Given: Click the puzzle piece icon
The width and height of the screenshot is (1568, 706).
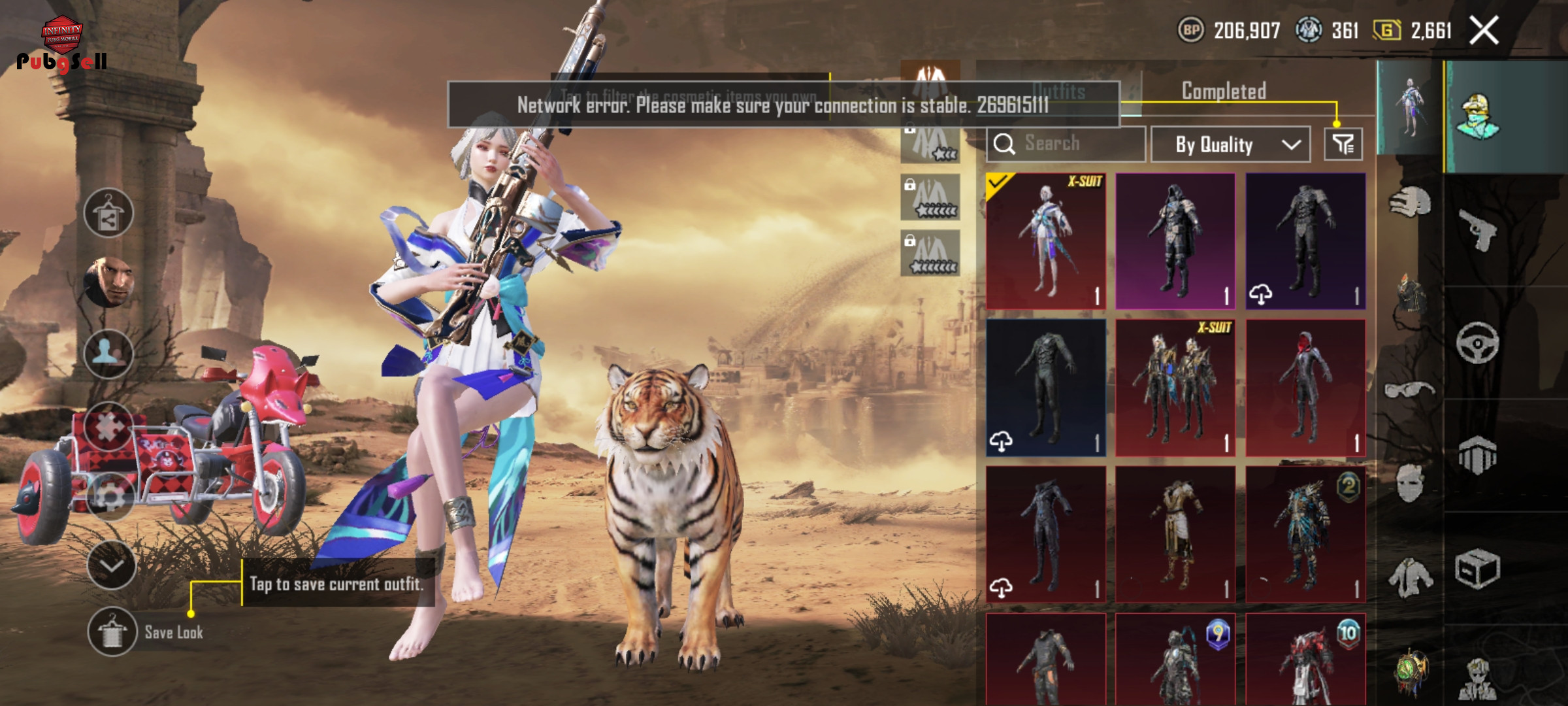Looking at the screenshot, I should [108, 426].
